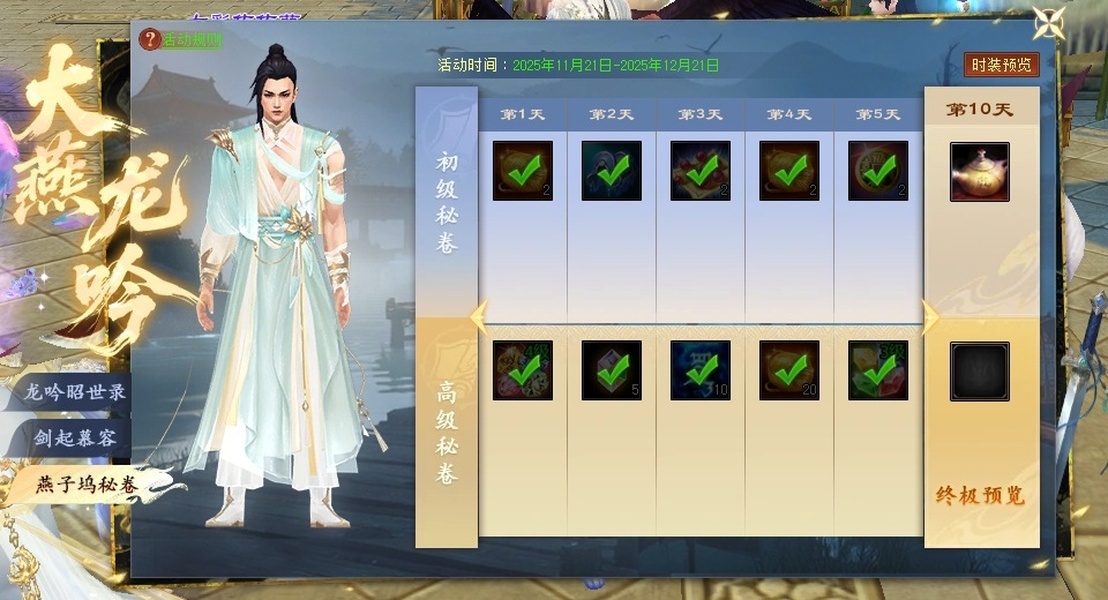The height and width of the screenshot is (600, 1108).
Task: Select the 第5天 basic scroll reward
Action: 878,171
